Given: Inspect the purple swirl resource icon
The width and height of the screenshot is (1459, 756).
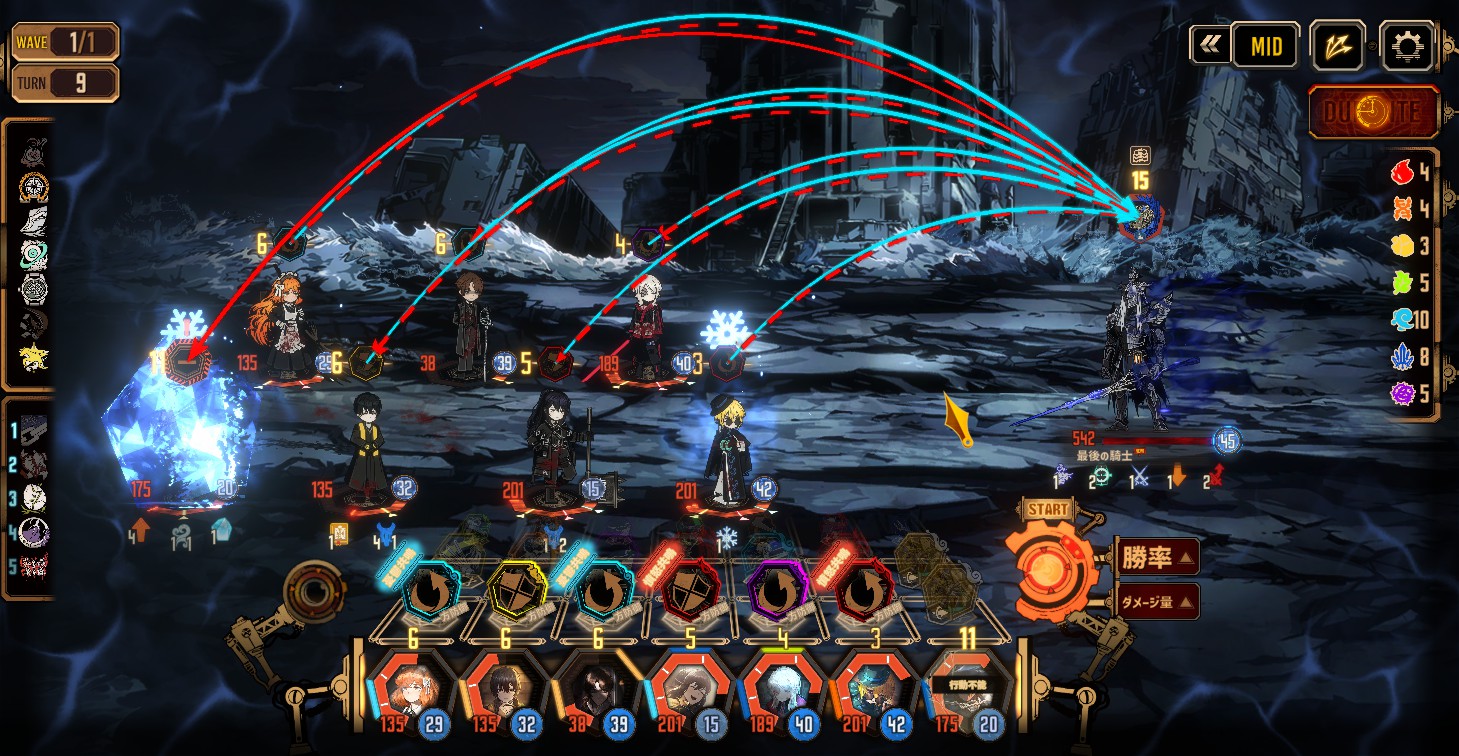Looking at the screenshot, I should (1402, 393).
